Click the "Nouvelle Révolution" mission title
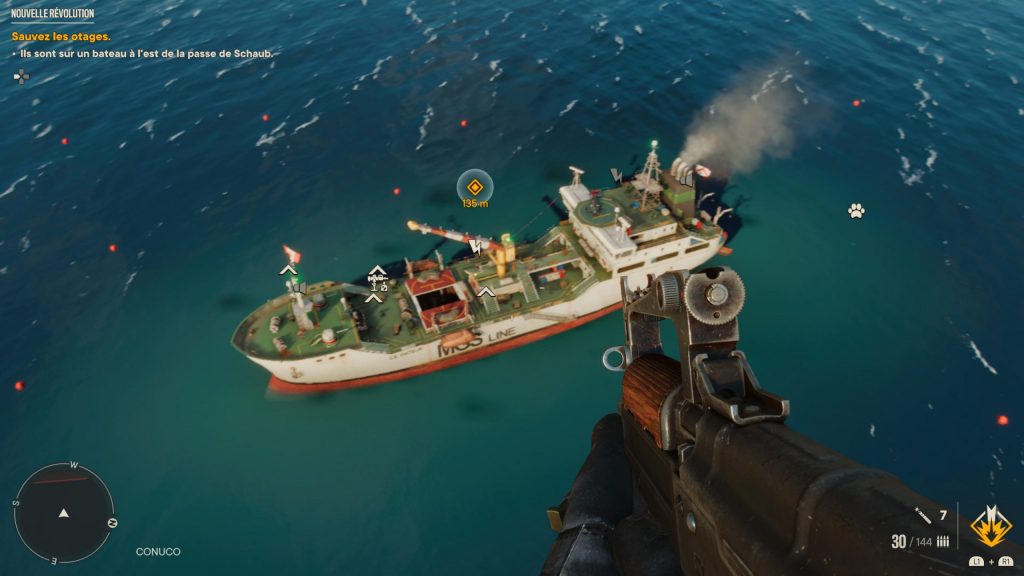The height and width of the screenshot is (576, 1024). [52, 13]
